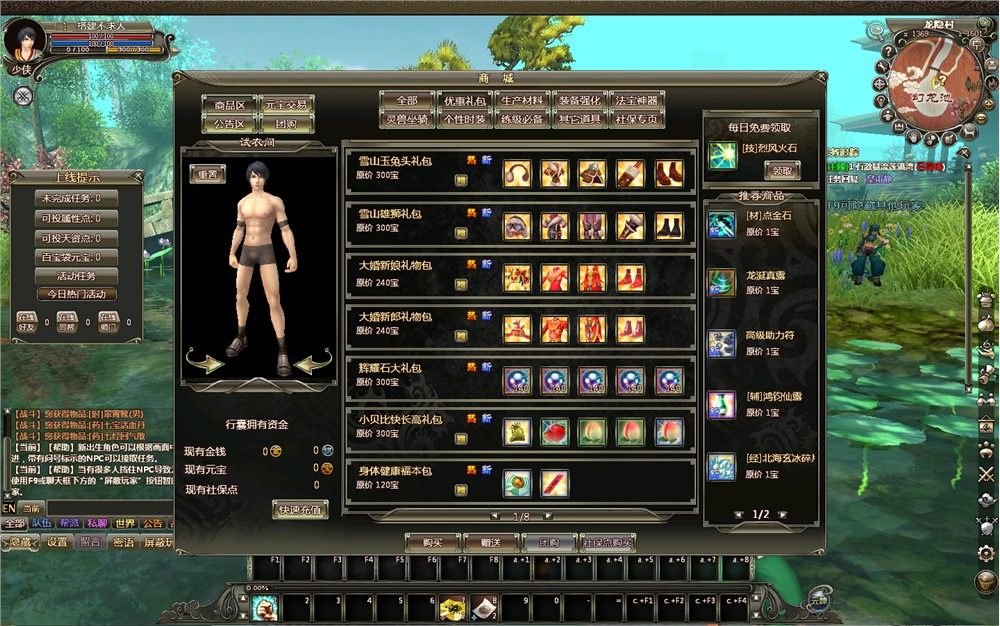Open 快速充值 quick recharge
Image resolution: width=1000 pixels, height=626 pixels.
[299, 510]
